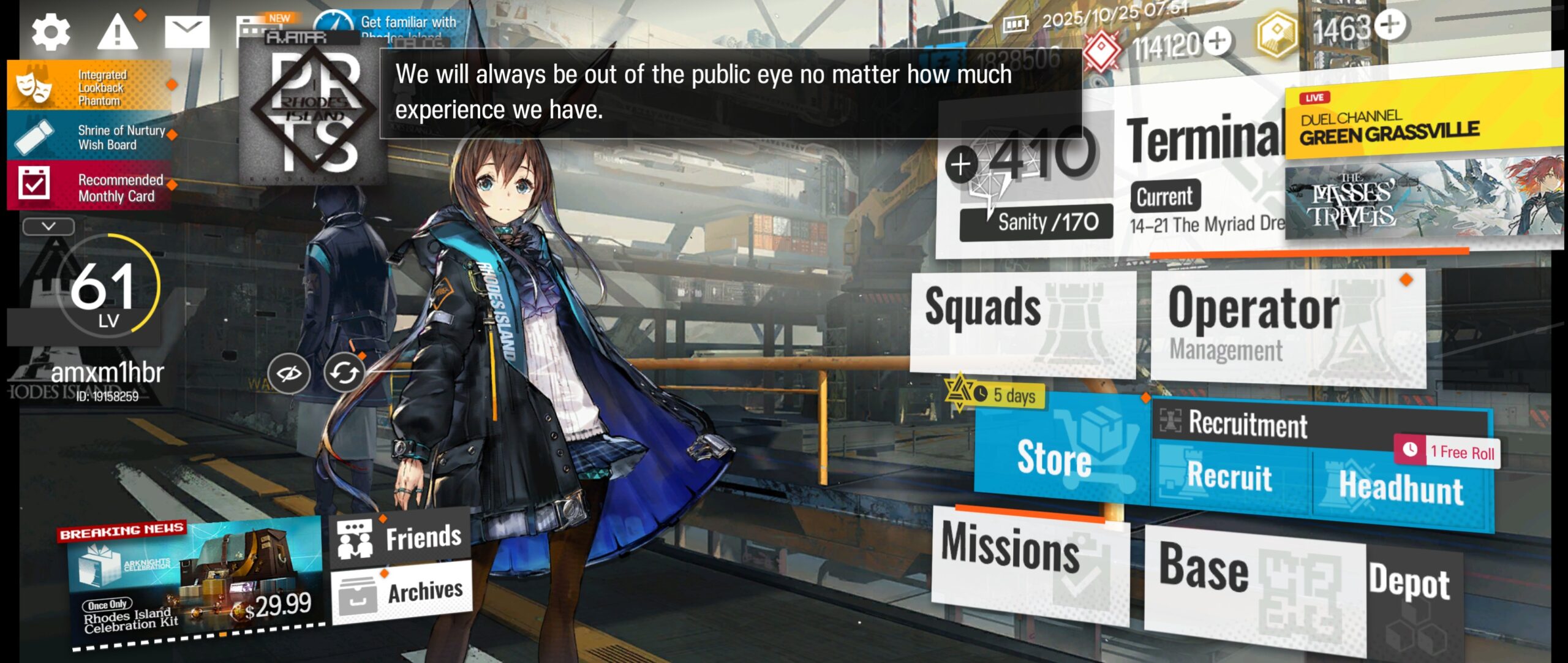Check the mail envelope icon
Viewport: 1568px width, 663px height.
[x=187, y=32]
